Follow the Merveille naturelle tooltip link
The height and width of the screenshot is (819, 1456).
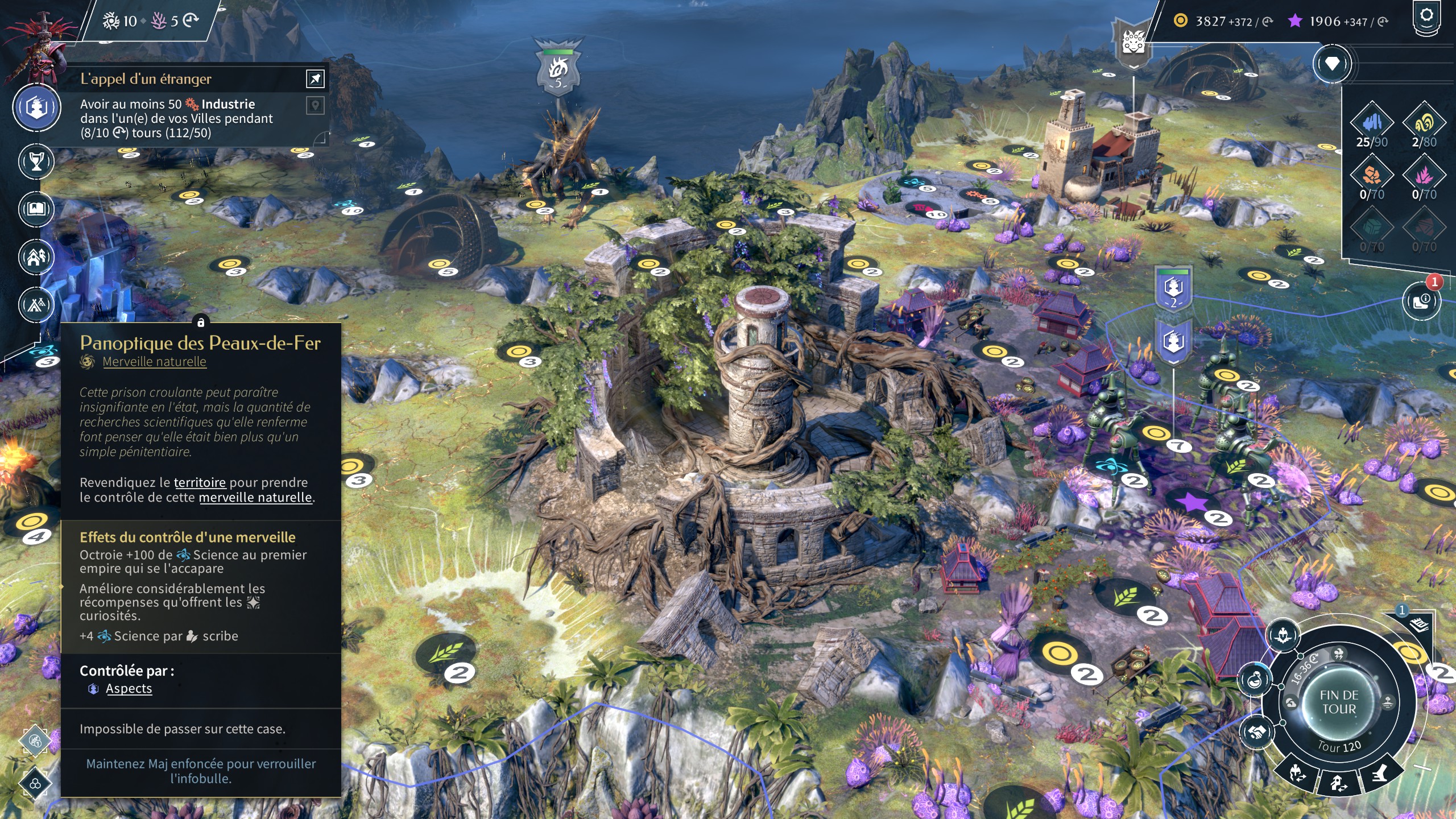(x=154, y=362)
